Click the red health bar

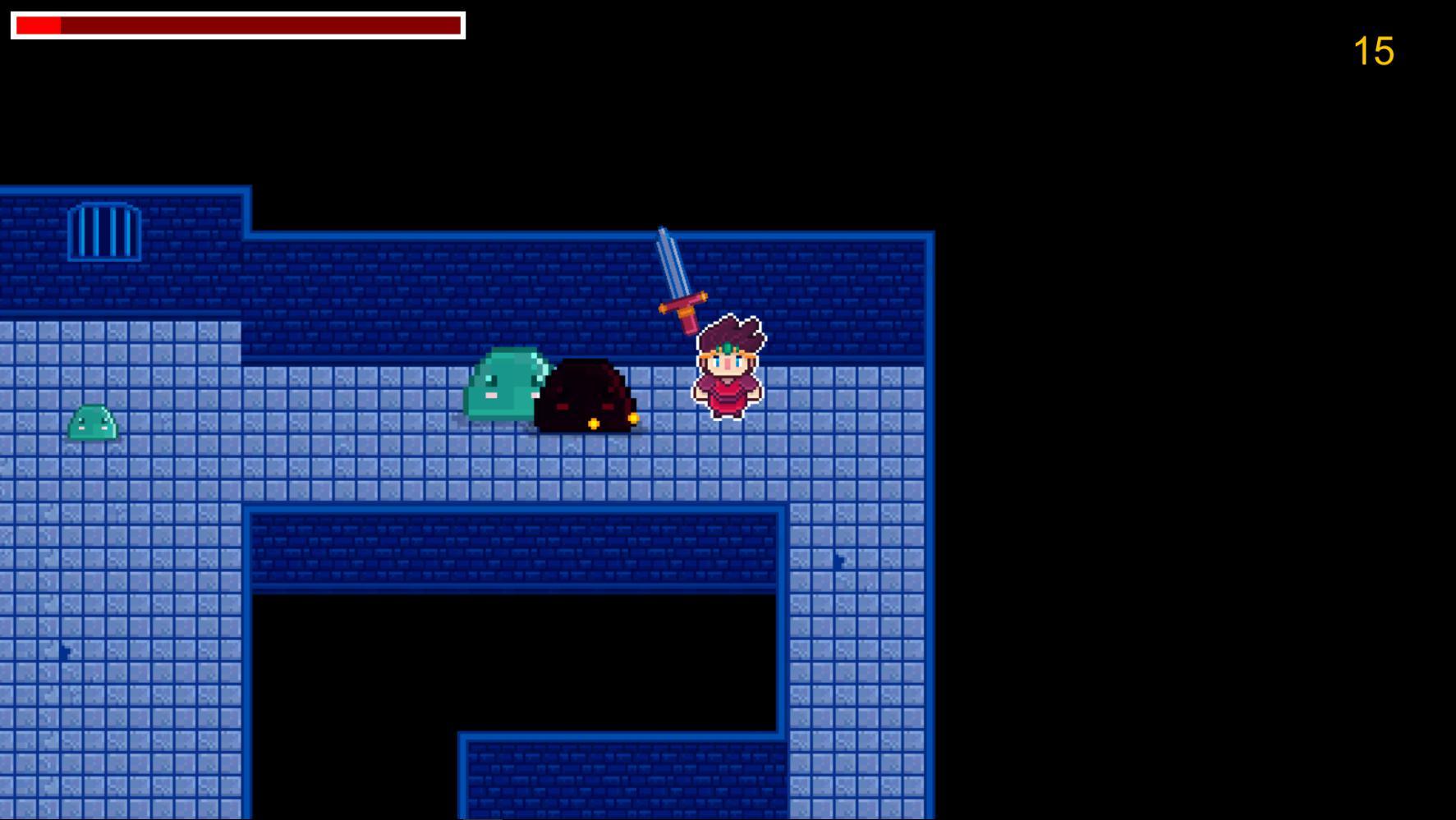coord(238,24)
